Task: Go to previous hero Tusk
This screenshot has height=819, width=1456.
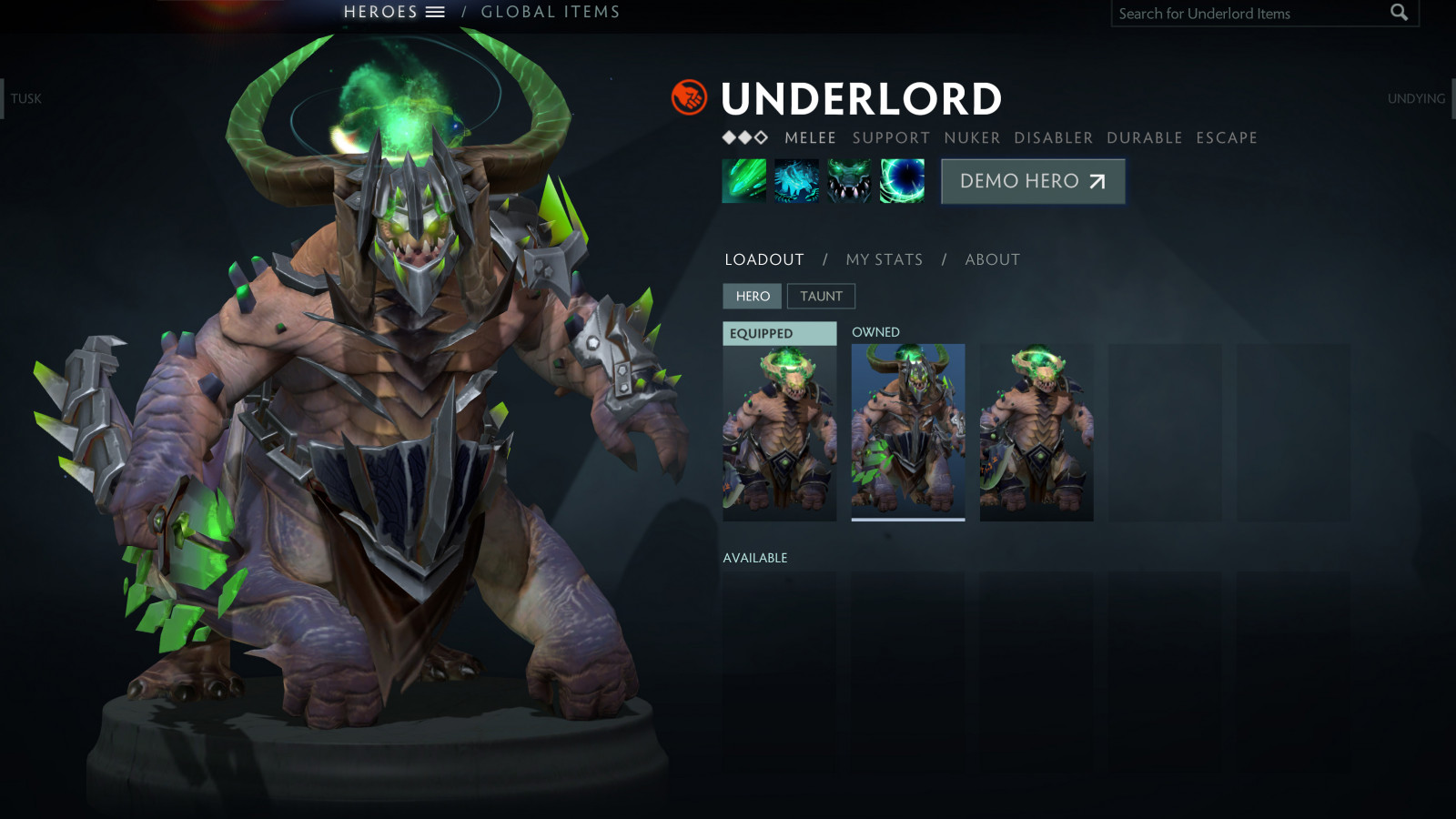Action: [25, 98]
